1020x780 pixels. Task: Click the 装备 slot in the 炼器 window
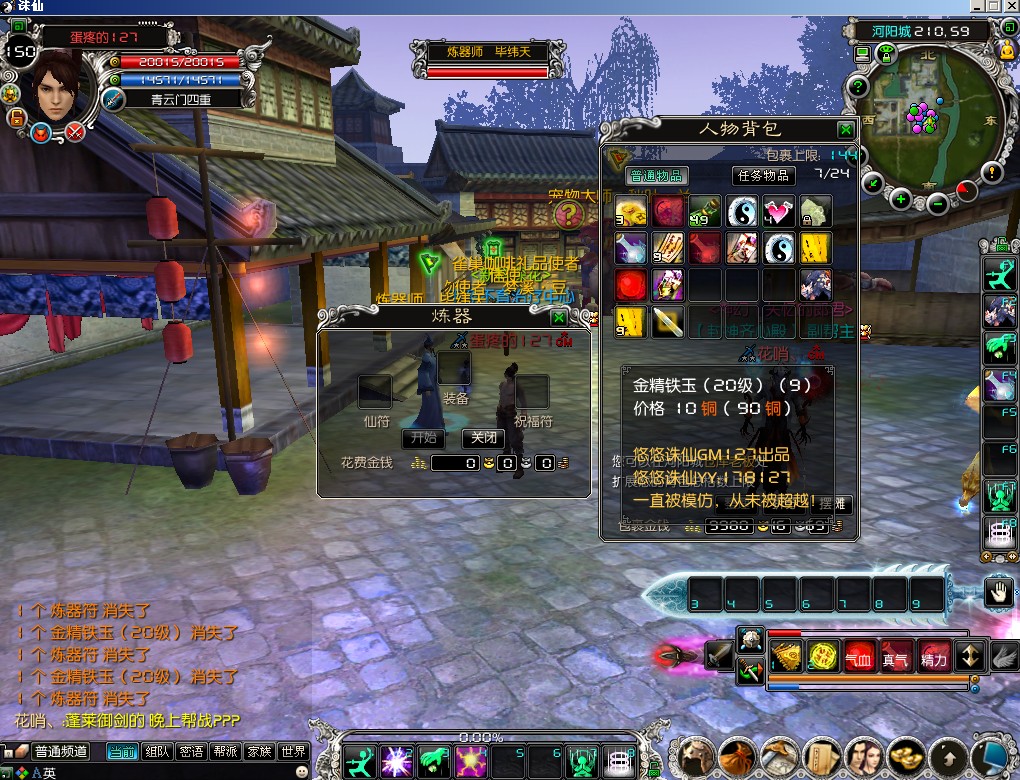pos(454,370)
